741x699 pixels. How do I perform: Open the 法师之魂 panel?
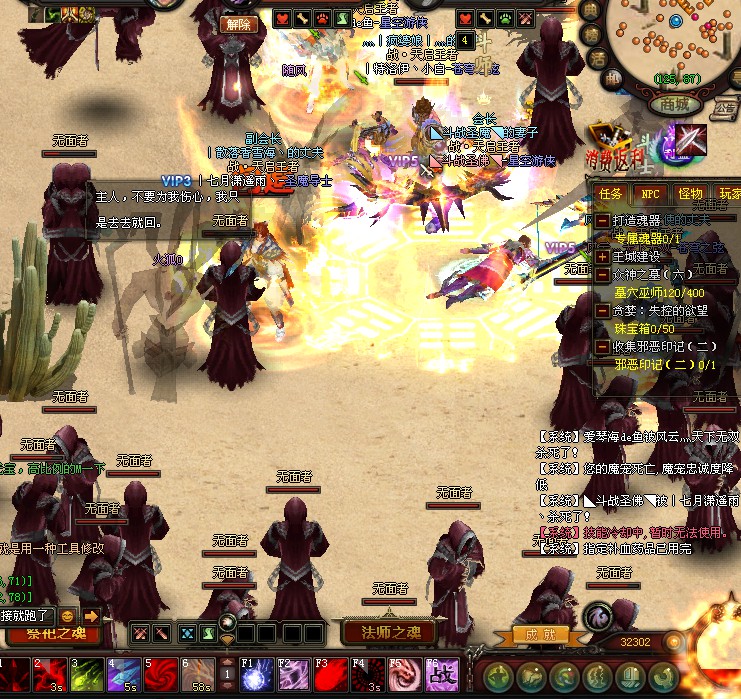[x=389, y=632]
